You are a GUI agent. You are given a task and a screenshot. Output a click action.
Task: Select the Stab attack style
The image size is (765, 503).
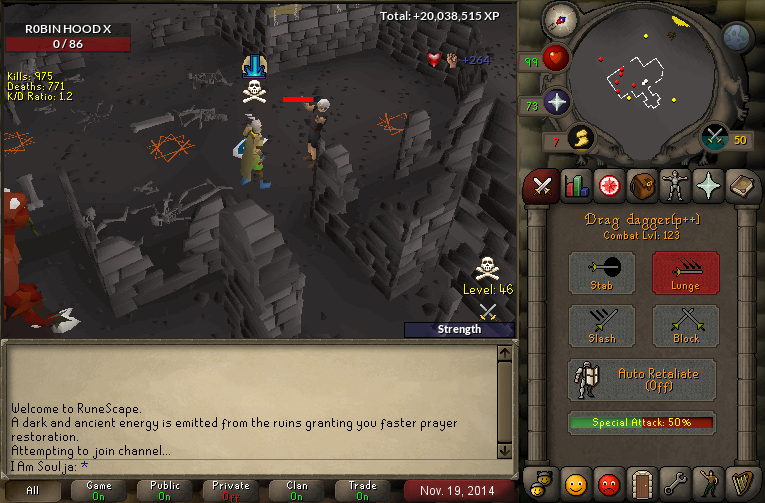[602, 272]
